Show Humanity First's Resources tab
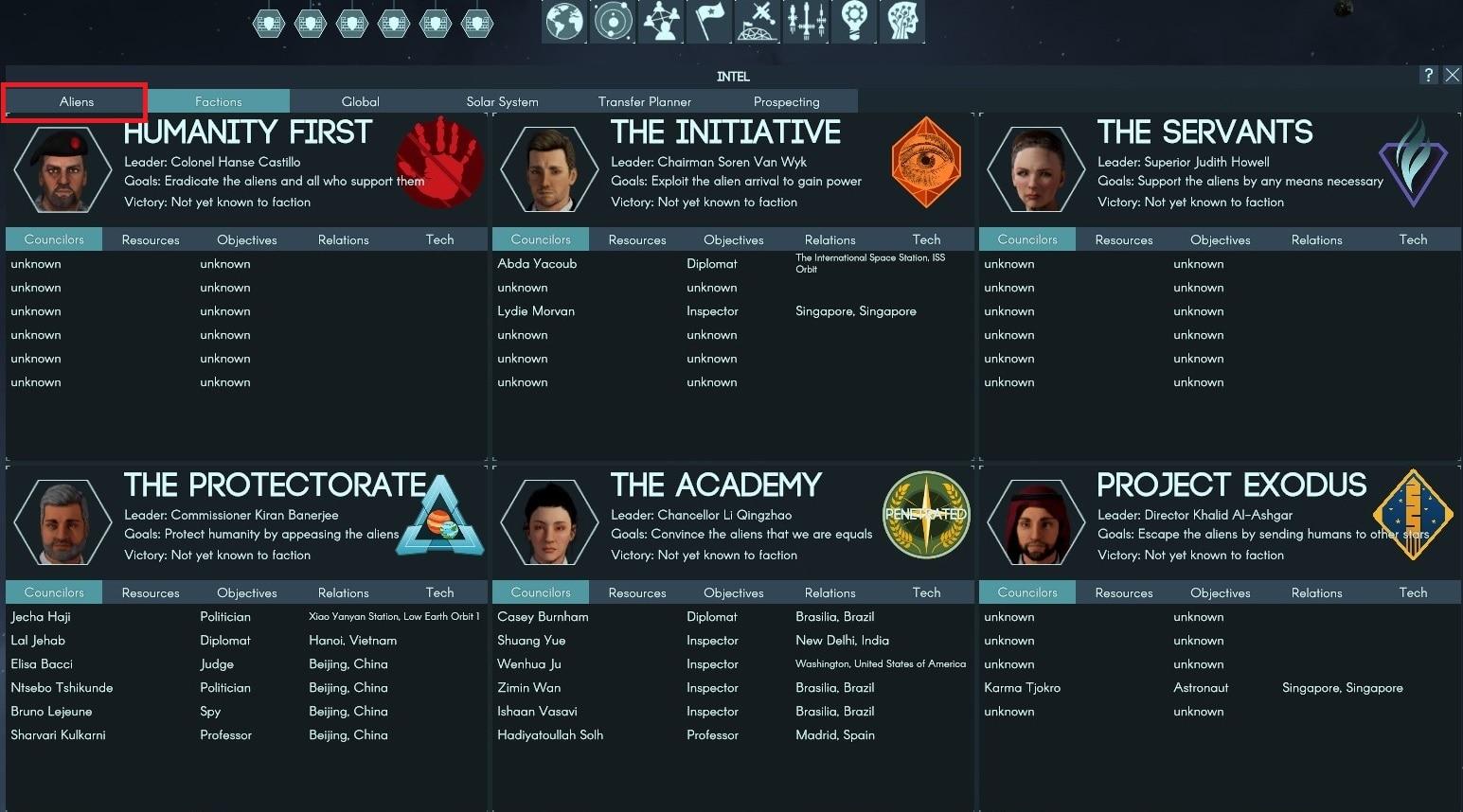 pyautogui.click(x=151, y=240)
